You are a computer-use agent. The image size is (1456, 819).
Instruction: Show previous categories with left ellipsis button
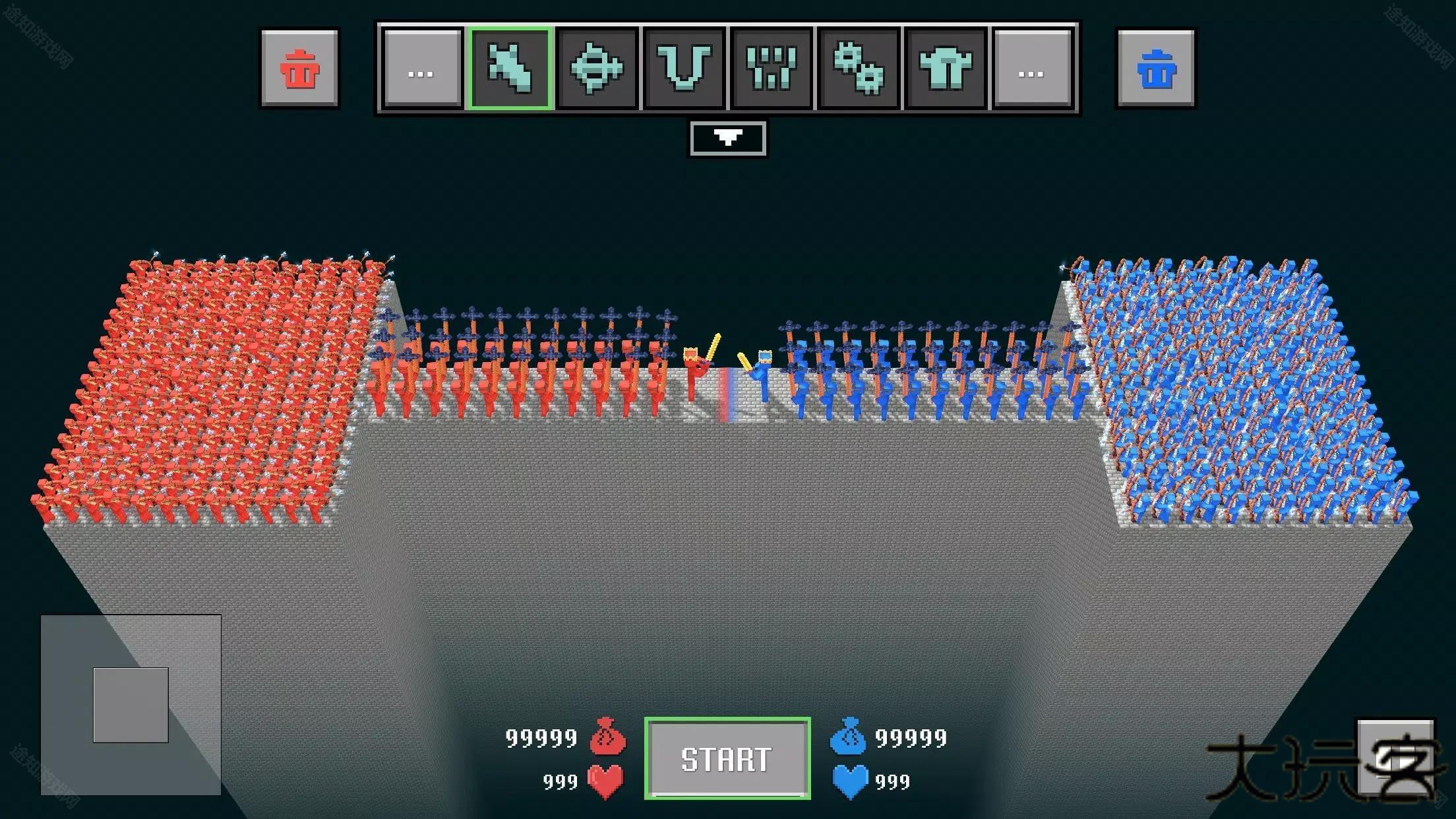[x=421, y=69]
